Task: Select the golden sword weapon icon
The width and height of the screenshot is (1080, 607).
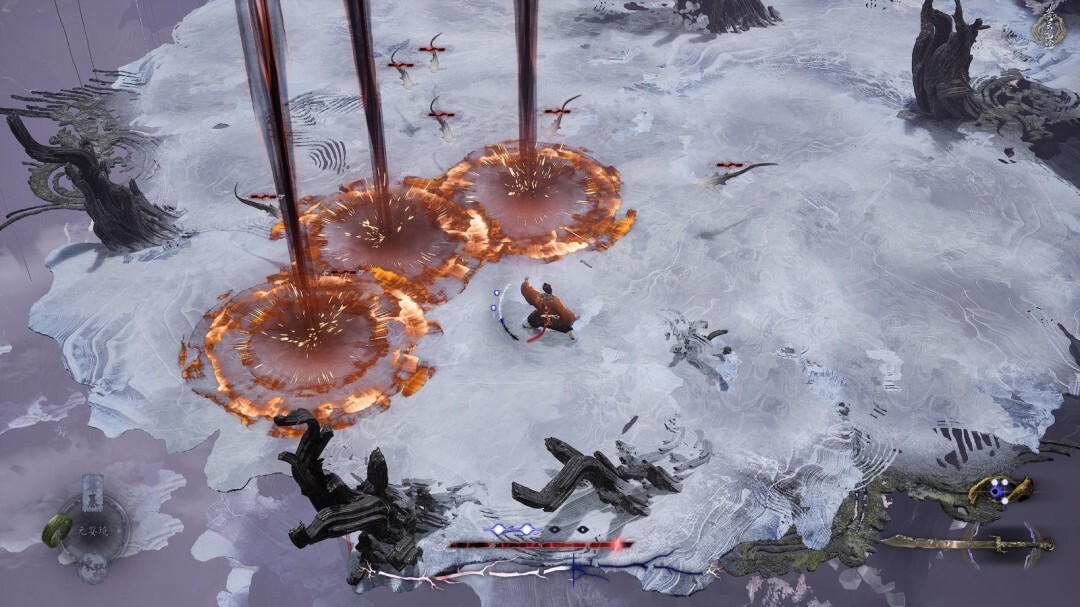Action: point(966,543)
